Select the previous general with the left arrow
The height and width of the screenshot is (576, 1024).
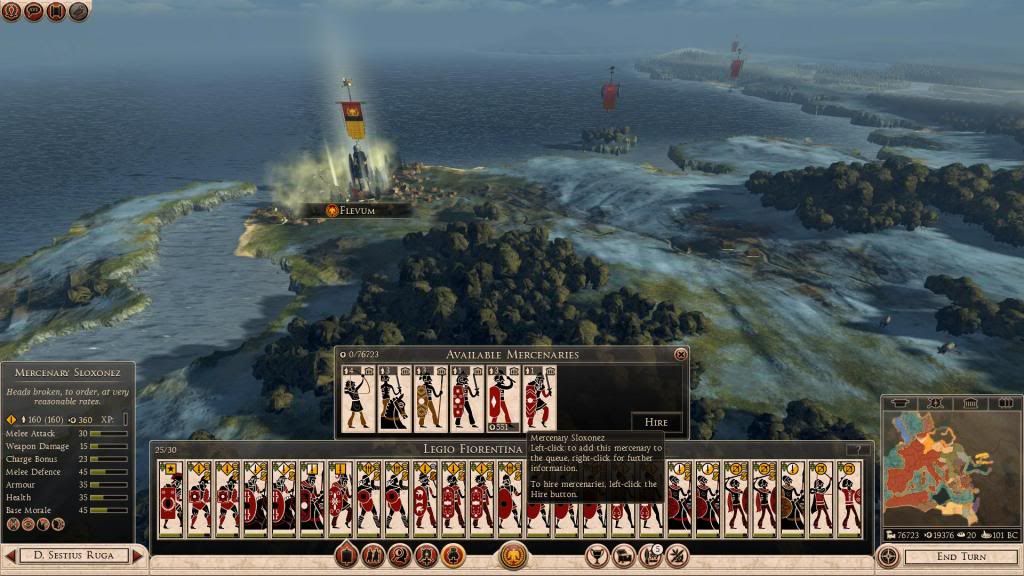9,556
